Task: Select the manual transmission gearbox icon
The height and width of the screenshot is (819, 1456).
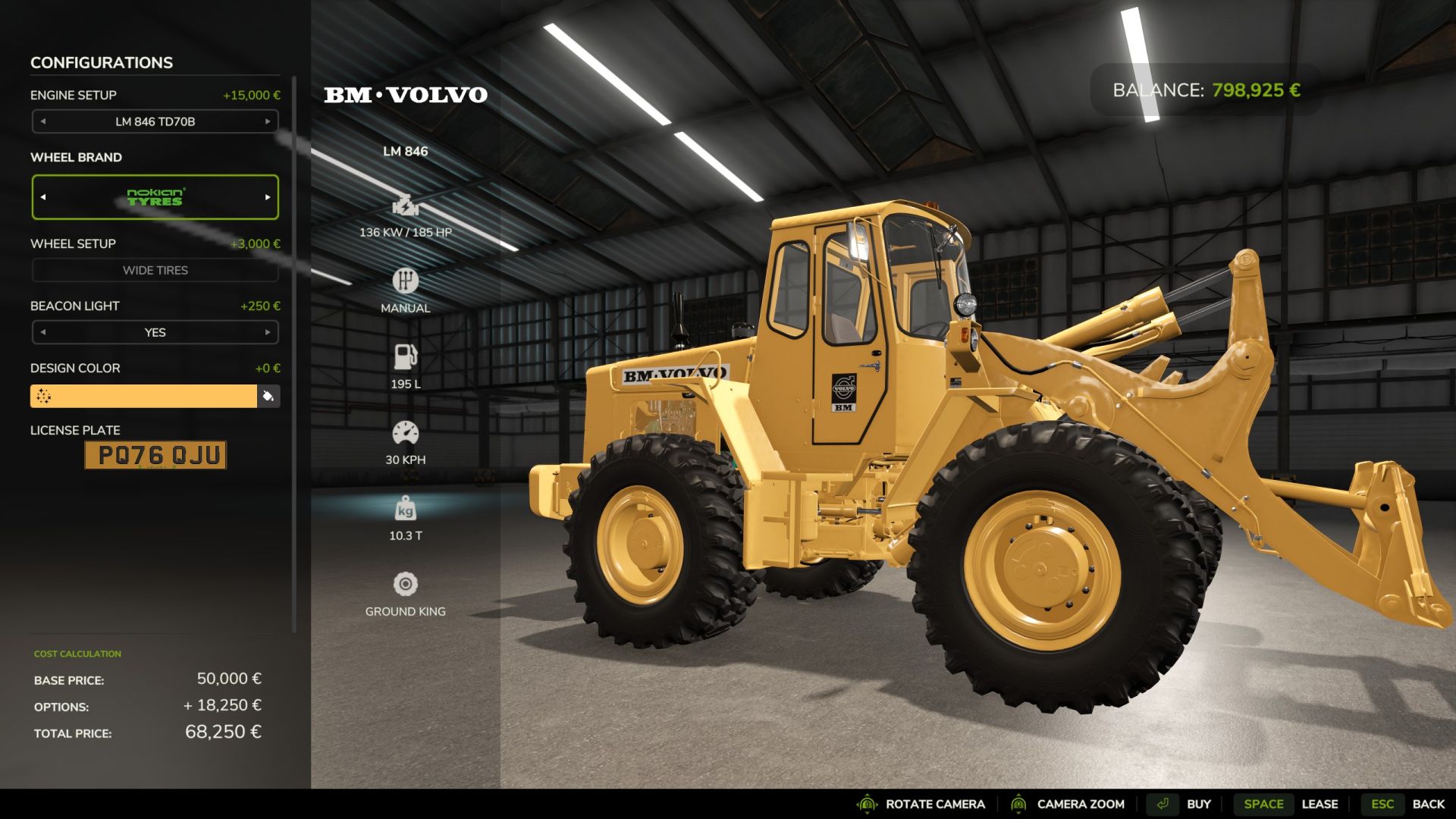Action: pyautogui.click(x=406, y=280)
